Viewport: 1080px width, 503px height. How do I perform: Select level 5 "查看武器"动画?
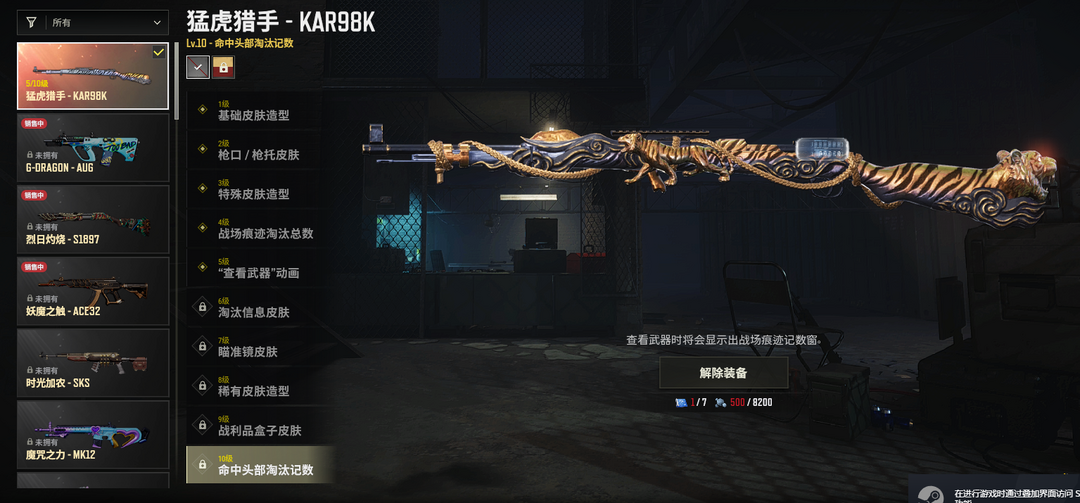tap(255, 268)
